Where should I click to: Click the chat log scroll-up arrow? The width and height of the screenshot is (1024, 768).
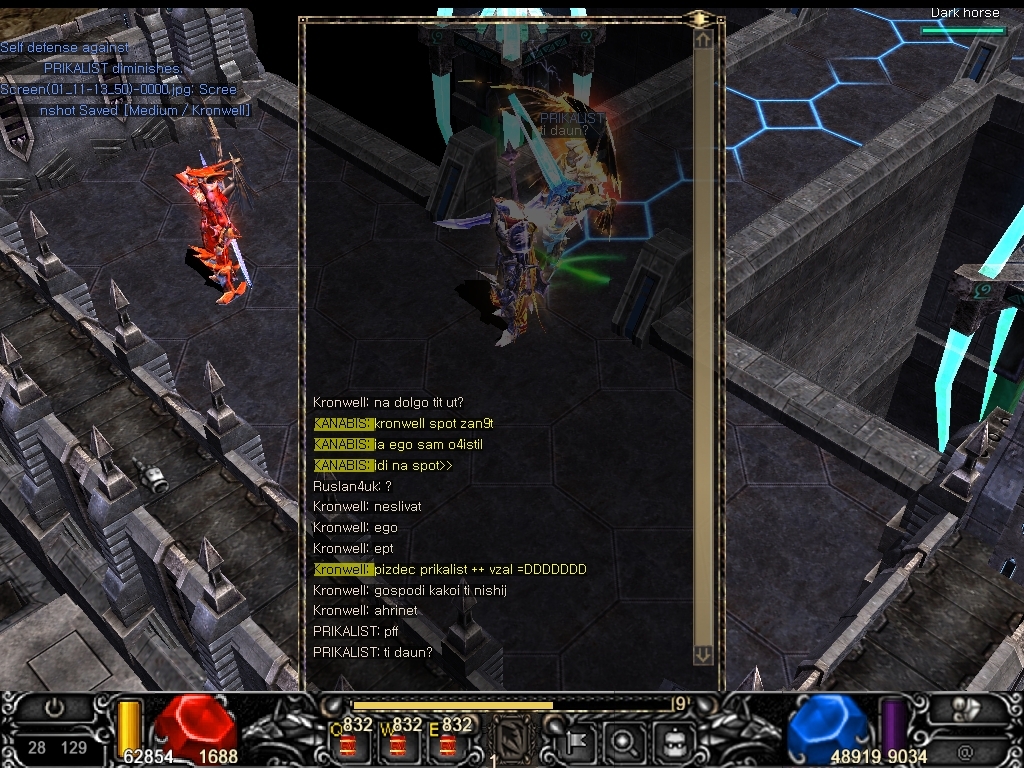703,39
